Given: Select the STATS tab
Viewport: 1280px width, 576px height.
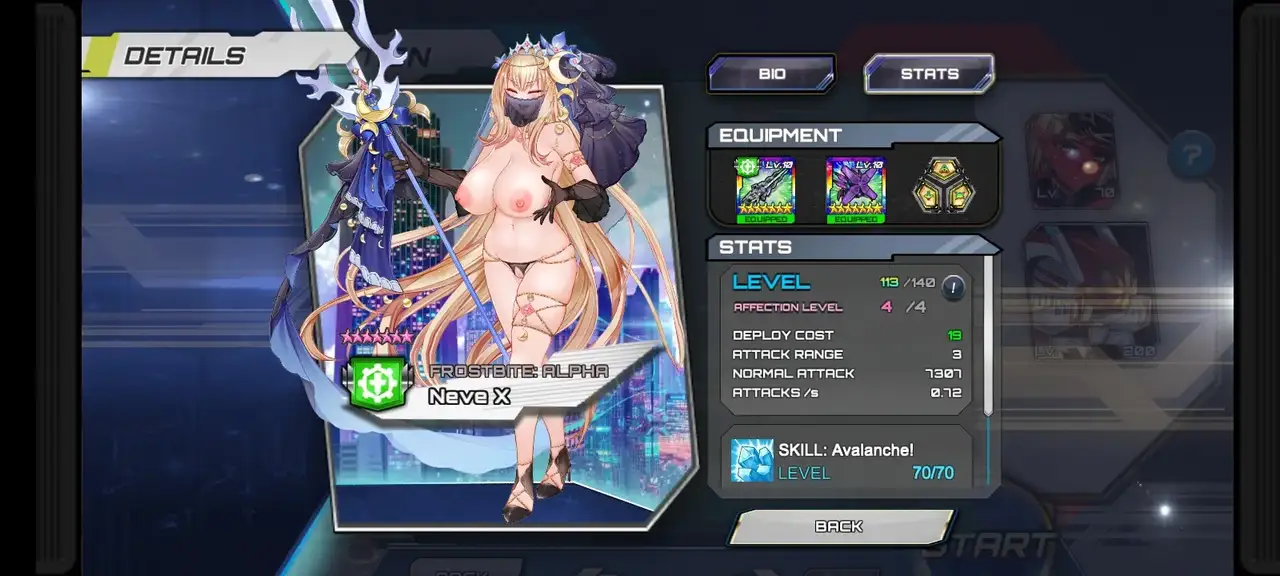Looking at the screenshot, I should (x=929, y=74).
